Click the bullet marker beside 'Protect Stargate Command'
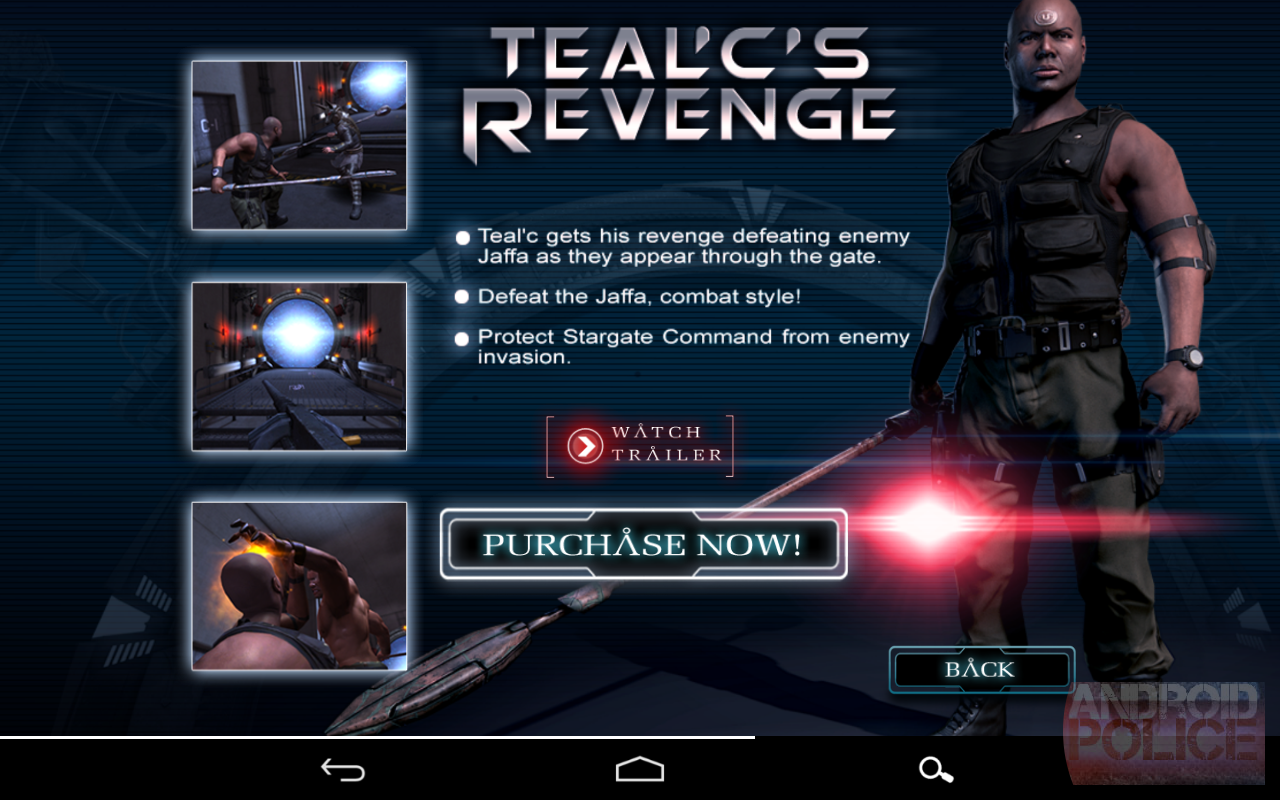 (x=461, y=338)
